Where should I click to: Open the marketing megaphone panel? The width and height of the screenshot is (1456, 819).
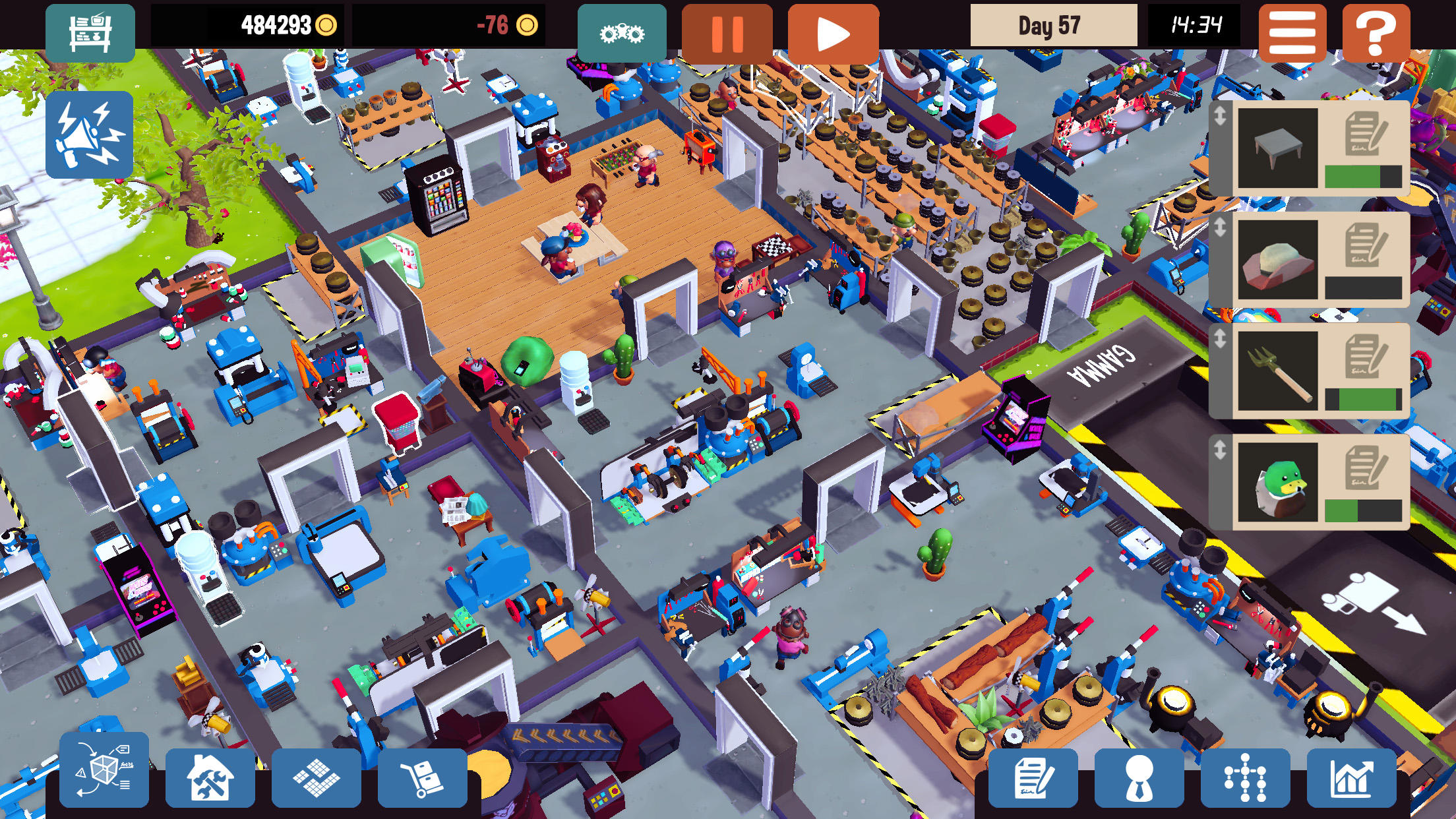pos(89,135)
